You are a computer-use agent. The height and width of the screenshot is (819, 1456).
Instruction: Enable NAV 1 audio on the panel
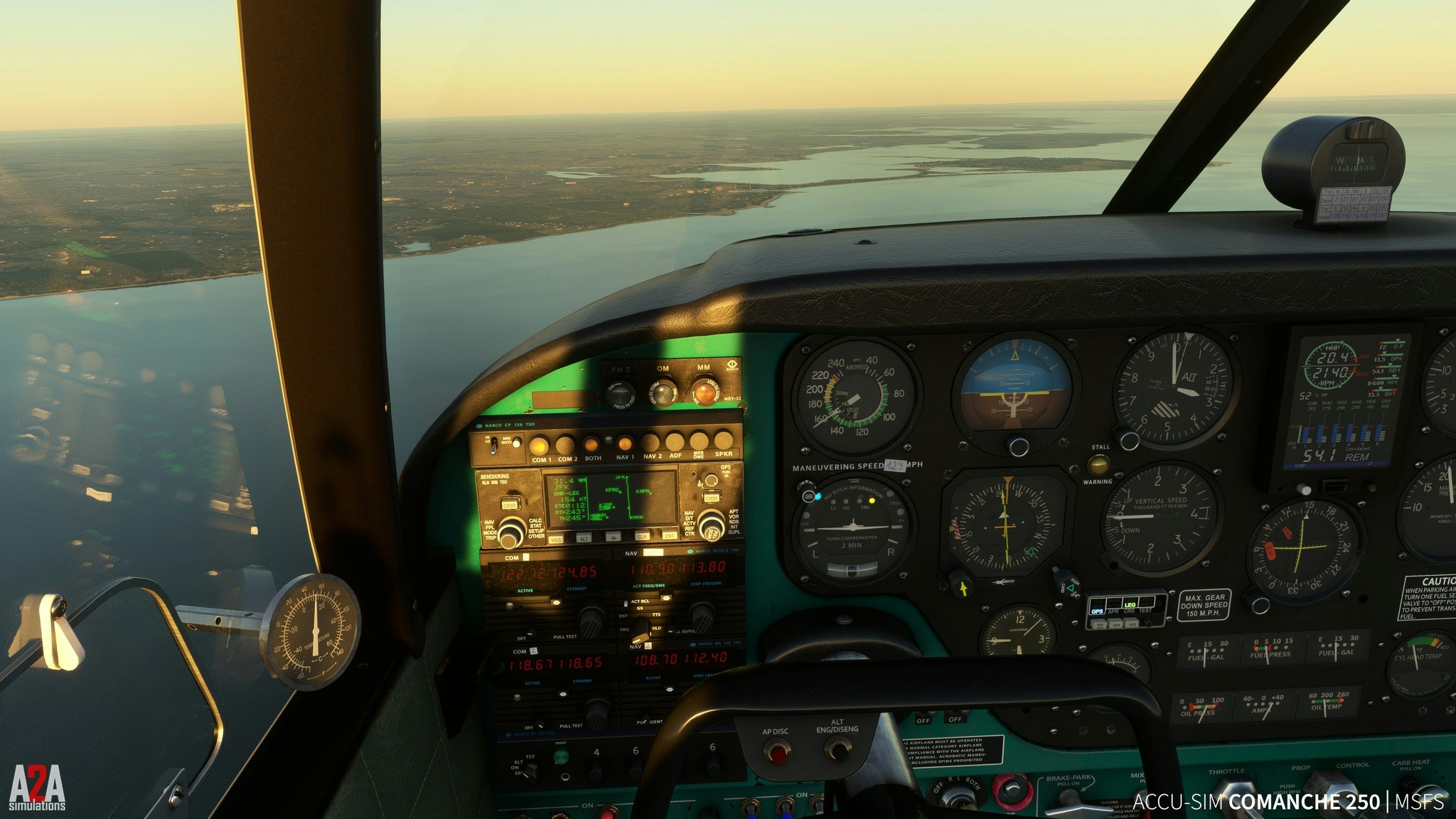[x=625, y=444]
